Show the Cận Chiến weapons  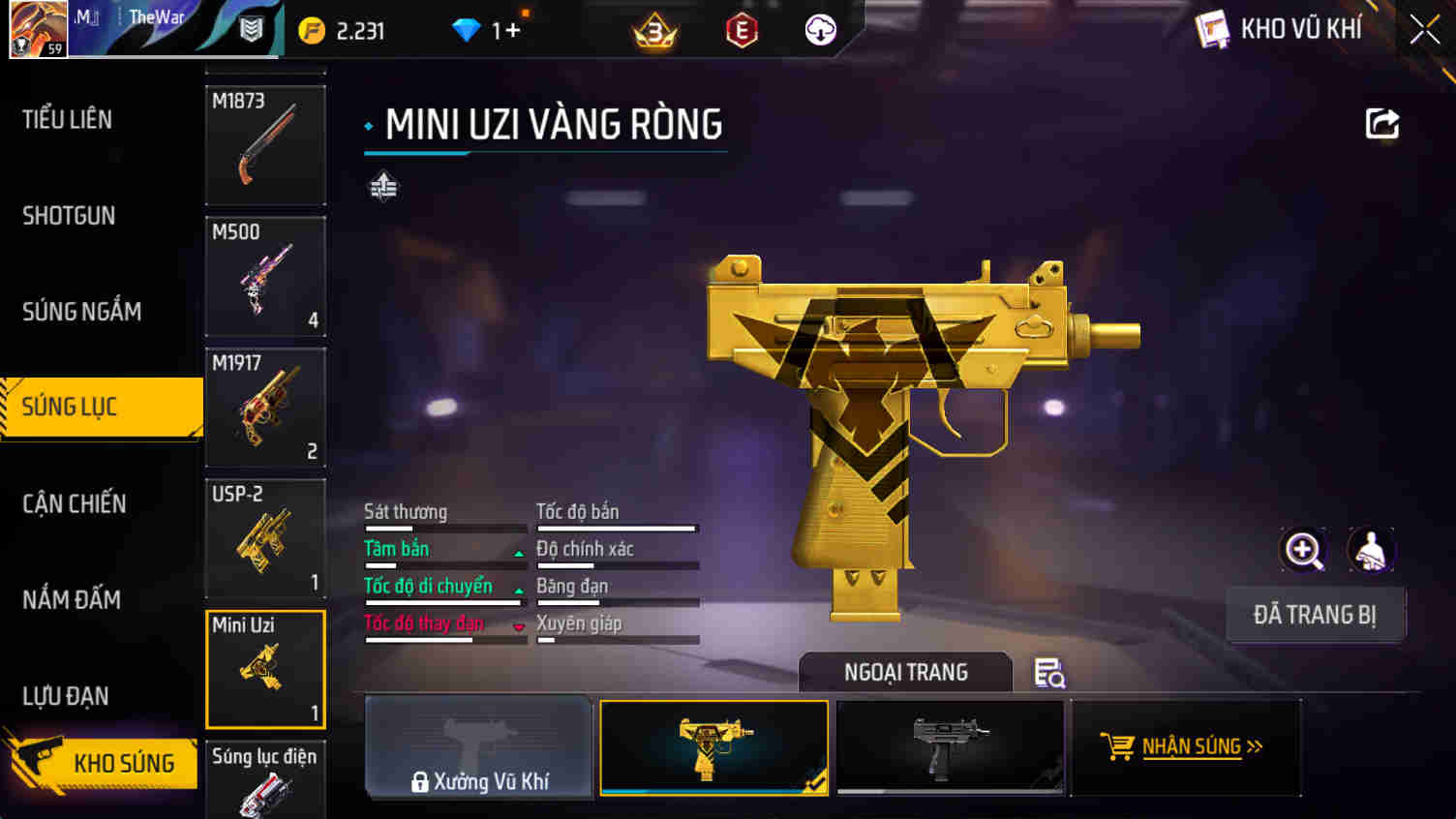74,503
